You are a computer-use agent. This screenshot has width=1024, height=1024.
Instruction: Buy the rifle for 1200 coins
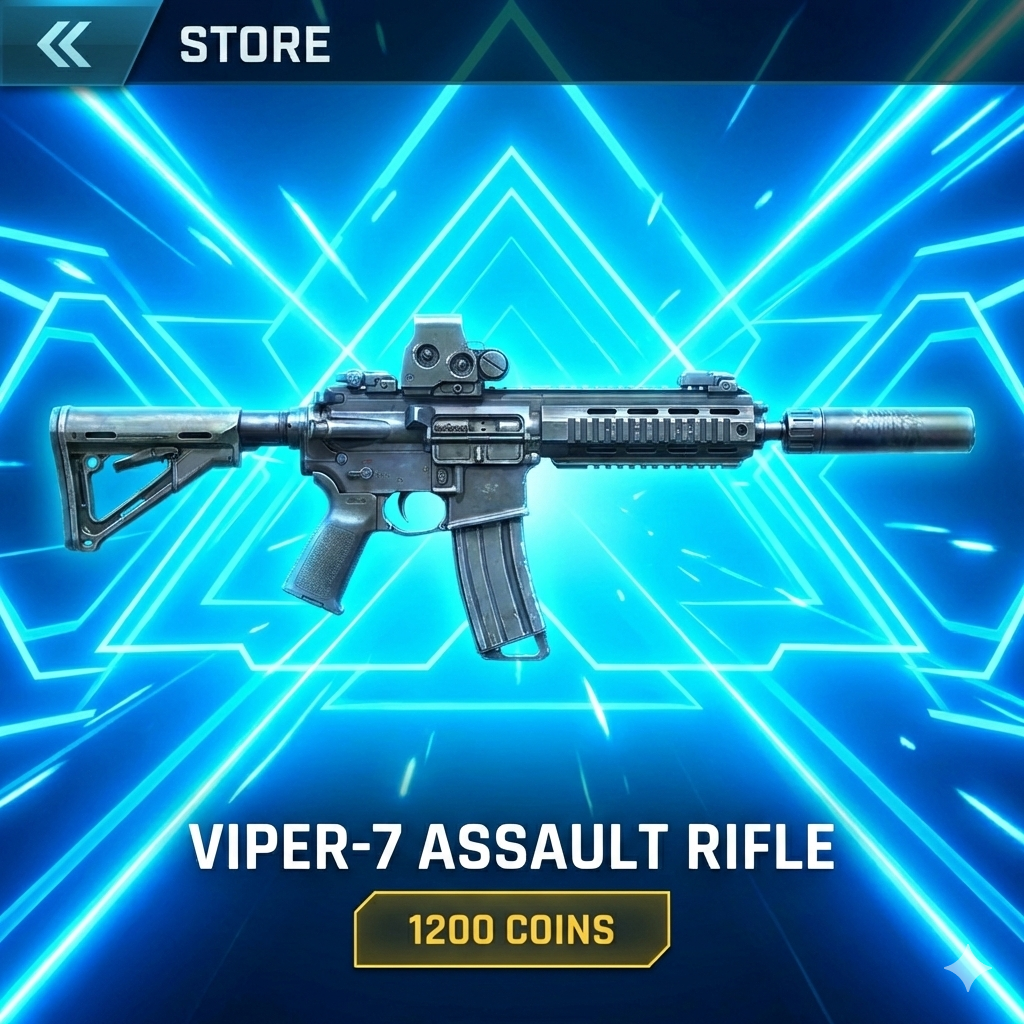coord(511,929)
